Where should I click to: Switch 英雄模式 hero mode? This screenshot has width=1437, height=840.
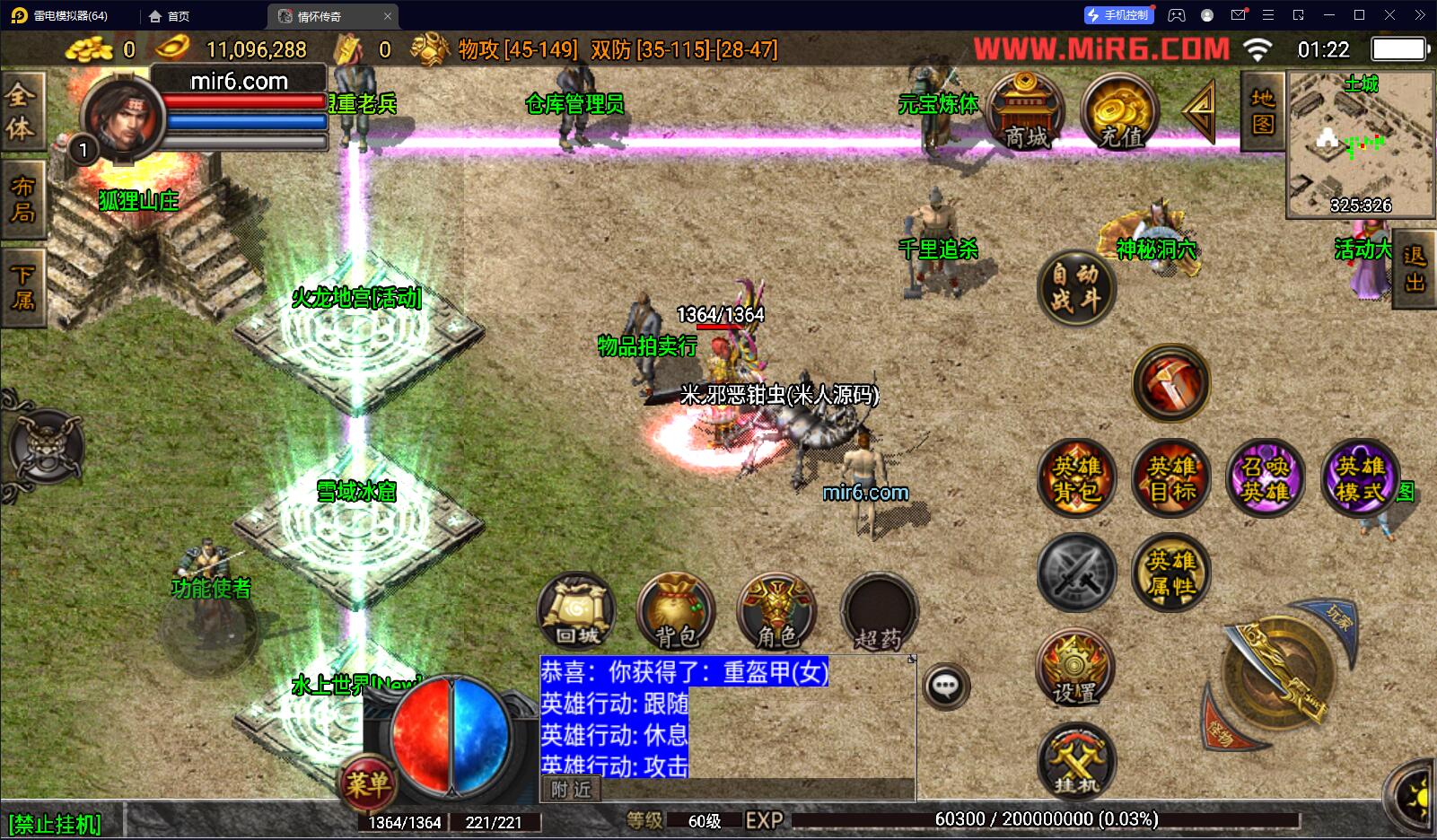pos(1360,478)
